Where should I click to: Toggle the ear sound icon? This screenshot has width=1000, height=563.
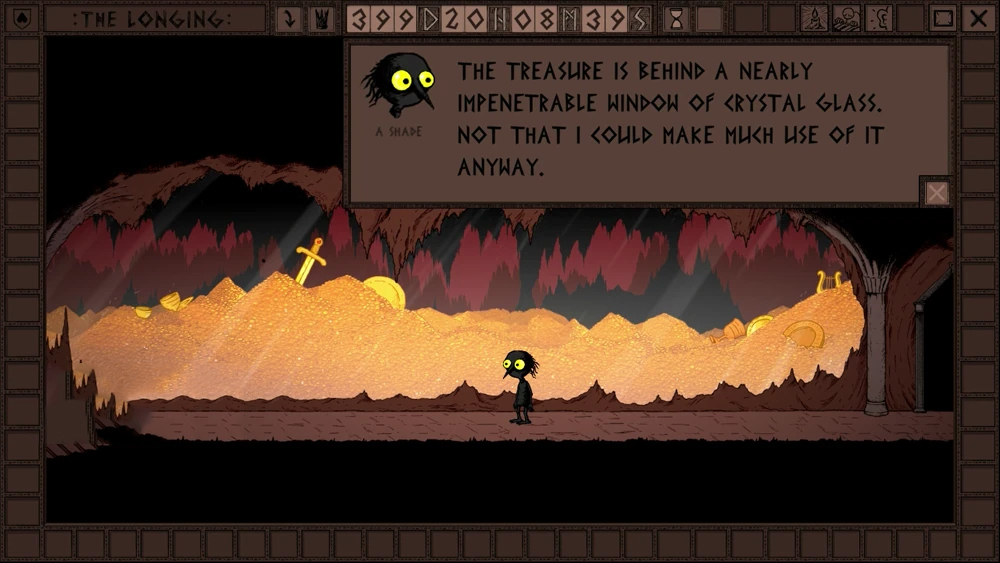tap(878, 19)
